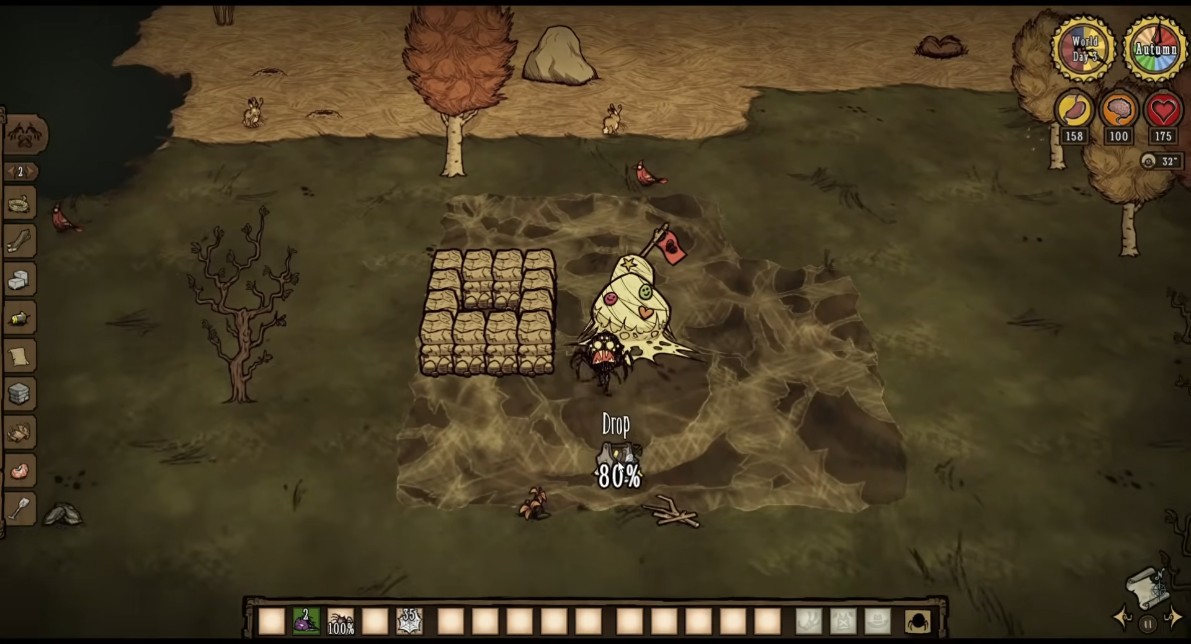This screenshot has height=644, width=1191.
Task: Choose the stone blocks crafting category
Action: click(x=20, y=280)
